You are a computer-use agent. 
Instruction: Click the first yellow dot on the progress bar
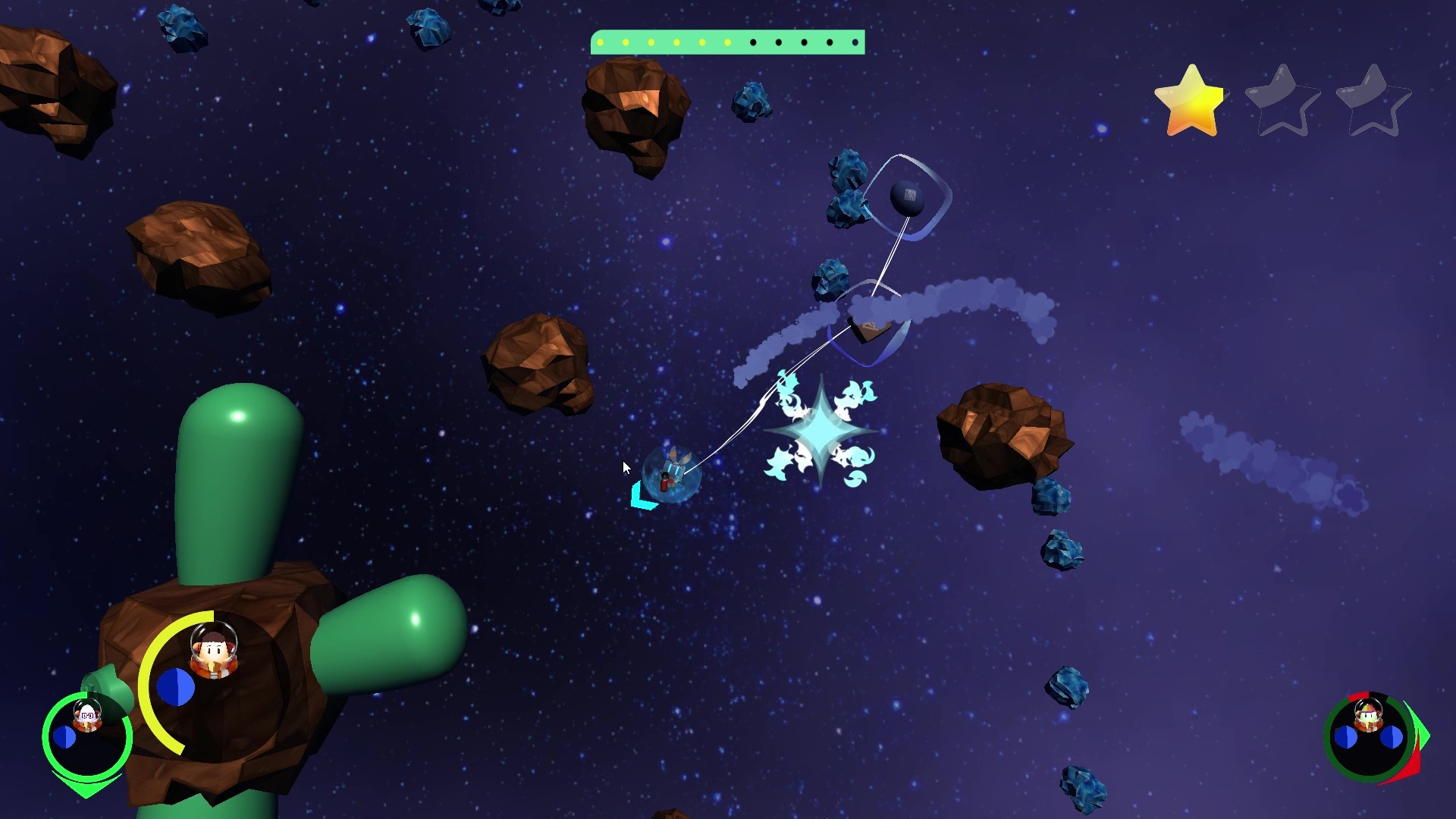[600, 43]
